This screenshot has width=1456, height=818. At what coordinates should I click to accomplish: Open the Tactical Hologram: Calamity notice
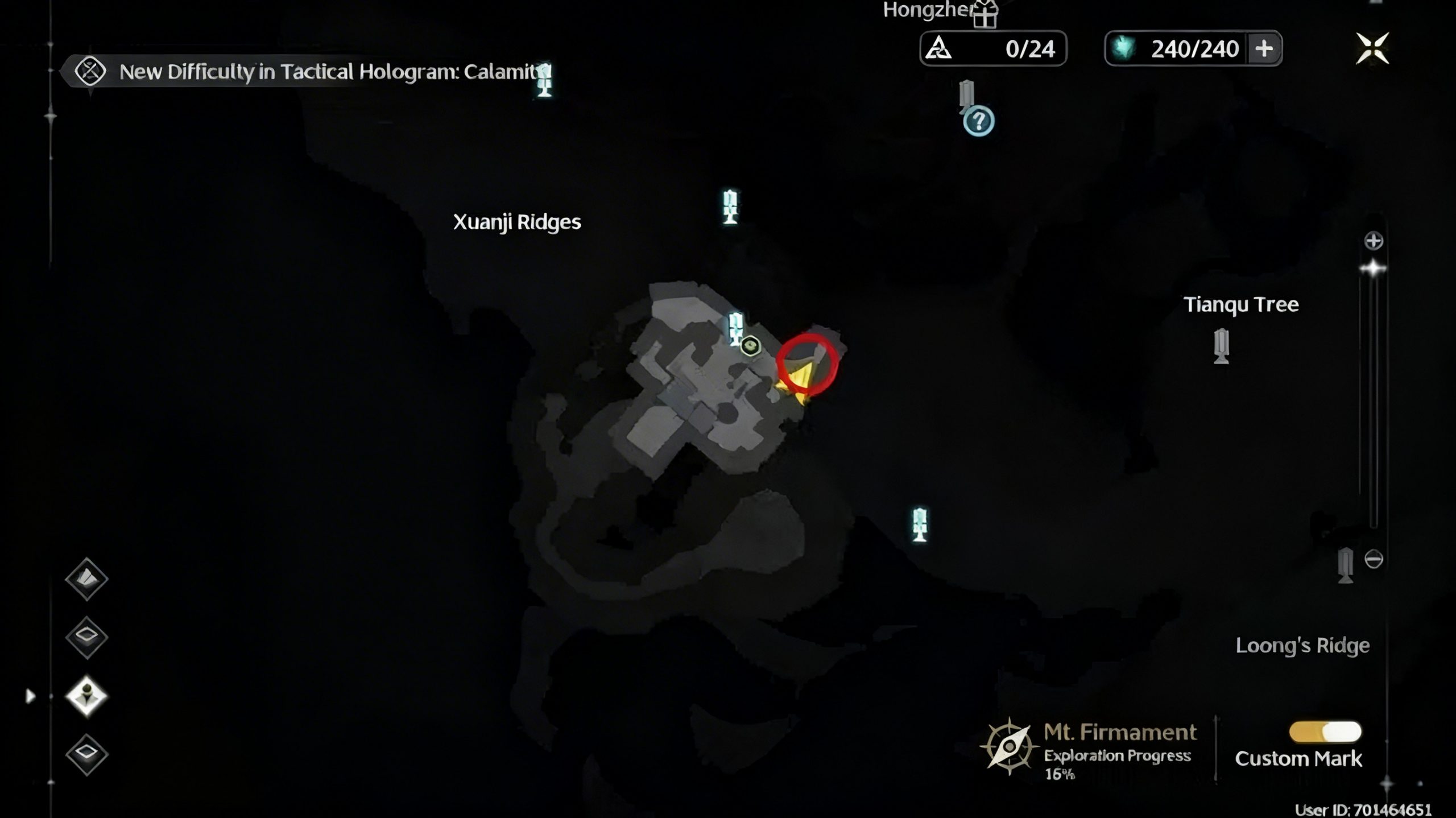tap(307, 72)
